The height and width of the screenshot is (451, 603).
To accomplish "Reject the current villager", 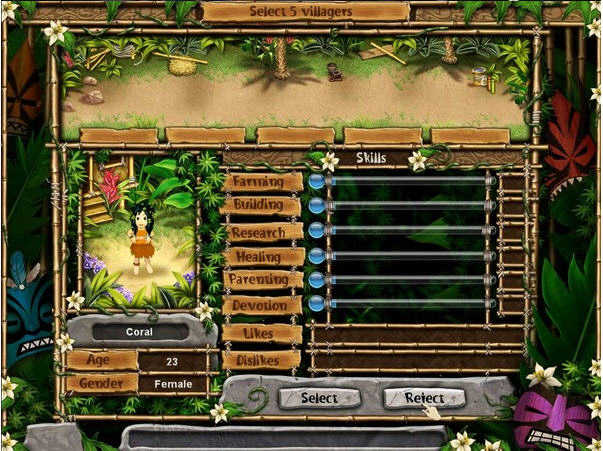I will (423, 398).
